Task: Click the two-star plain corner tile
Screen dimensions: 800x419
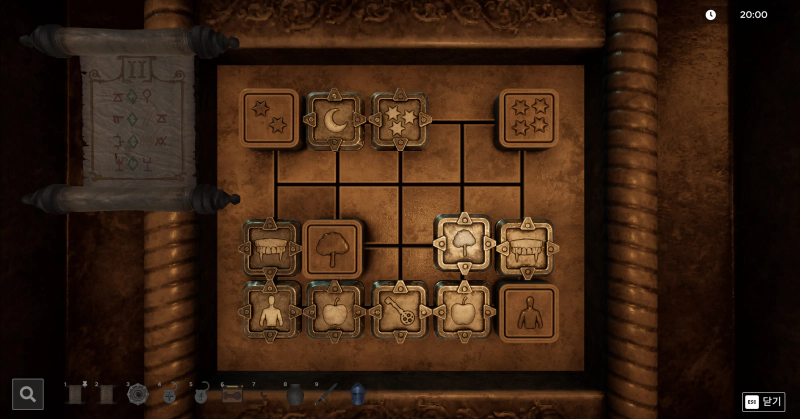Action: click(x=269, y=118)
